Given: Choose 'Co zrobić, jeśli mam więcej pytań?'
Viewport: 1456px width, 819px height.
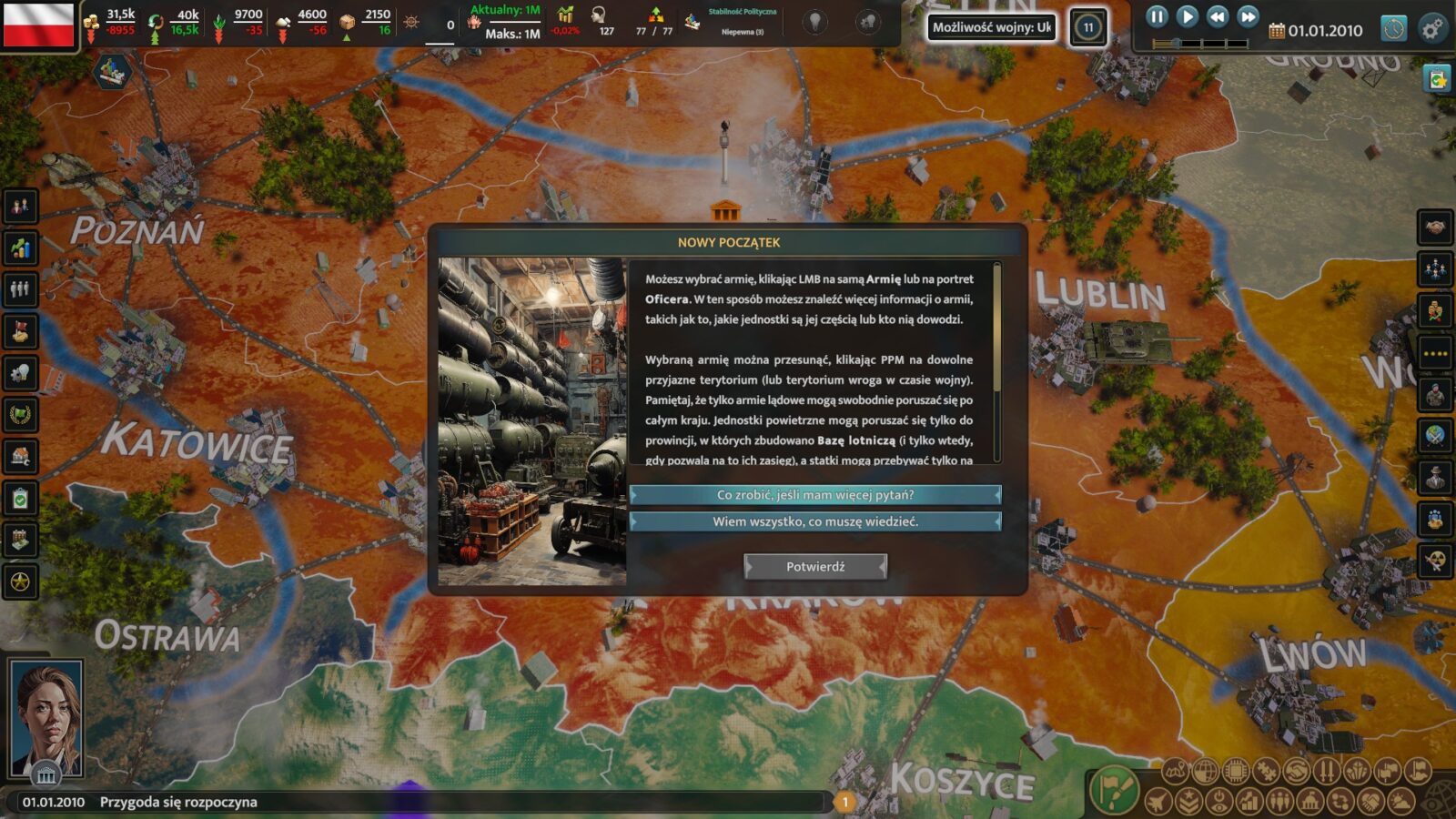Looking at the screenshot, I should pyautogui.click(x=815, y=495).
